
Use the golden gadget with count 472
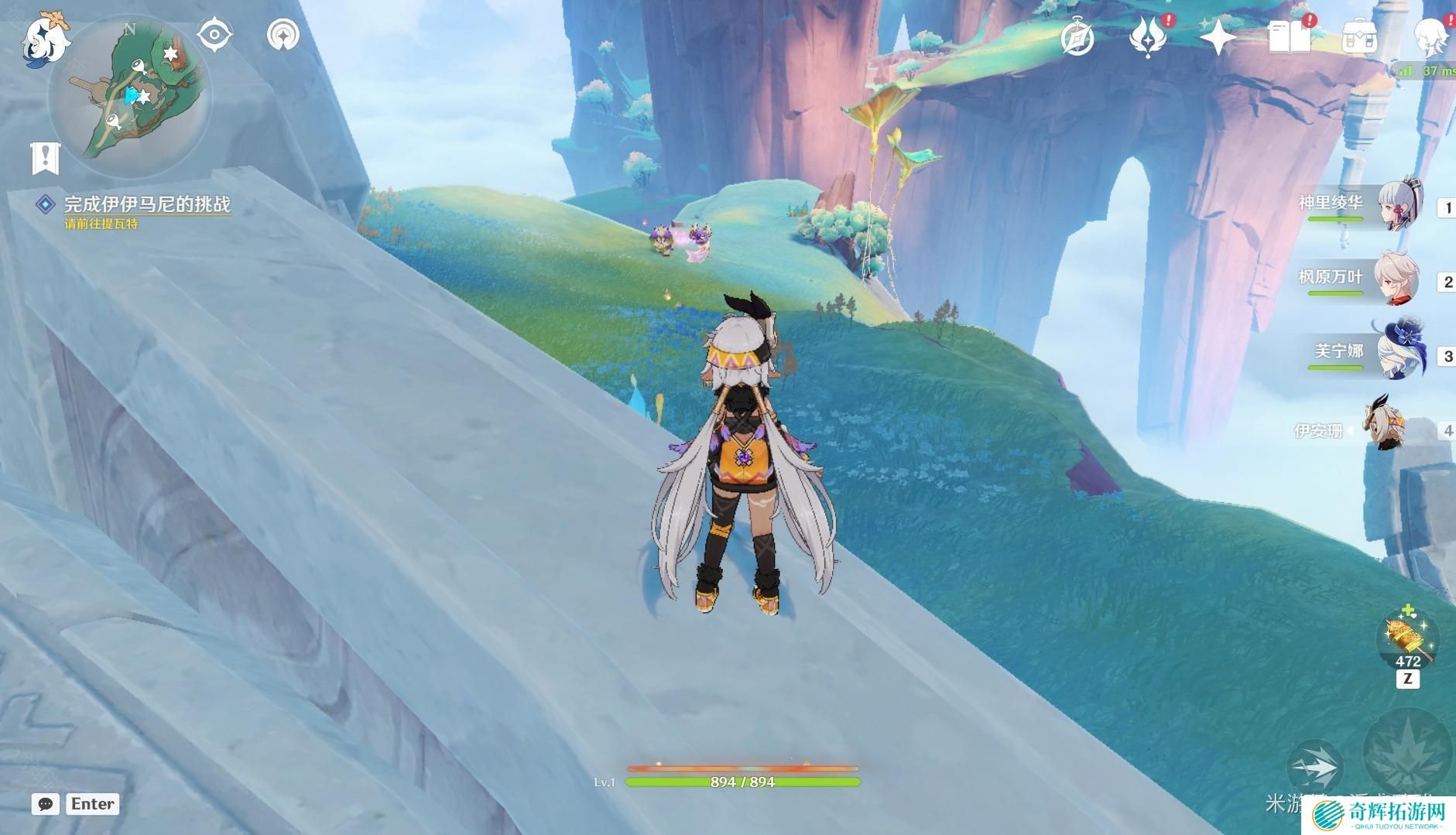1407,639
